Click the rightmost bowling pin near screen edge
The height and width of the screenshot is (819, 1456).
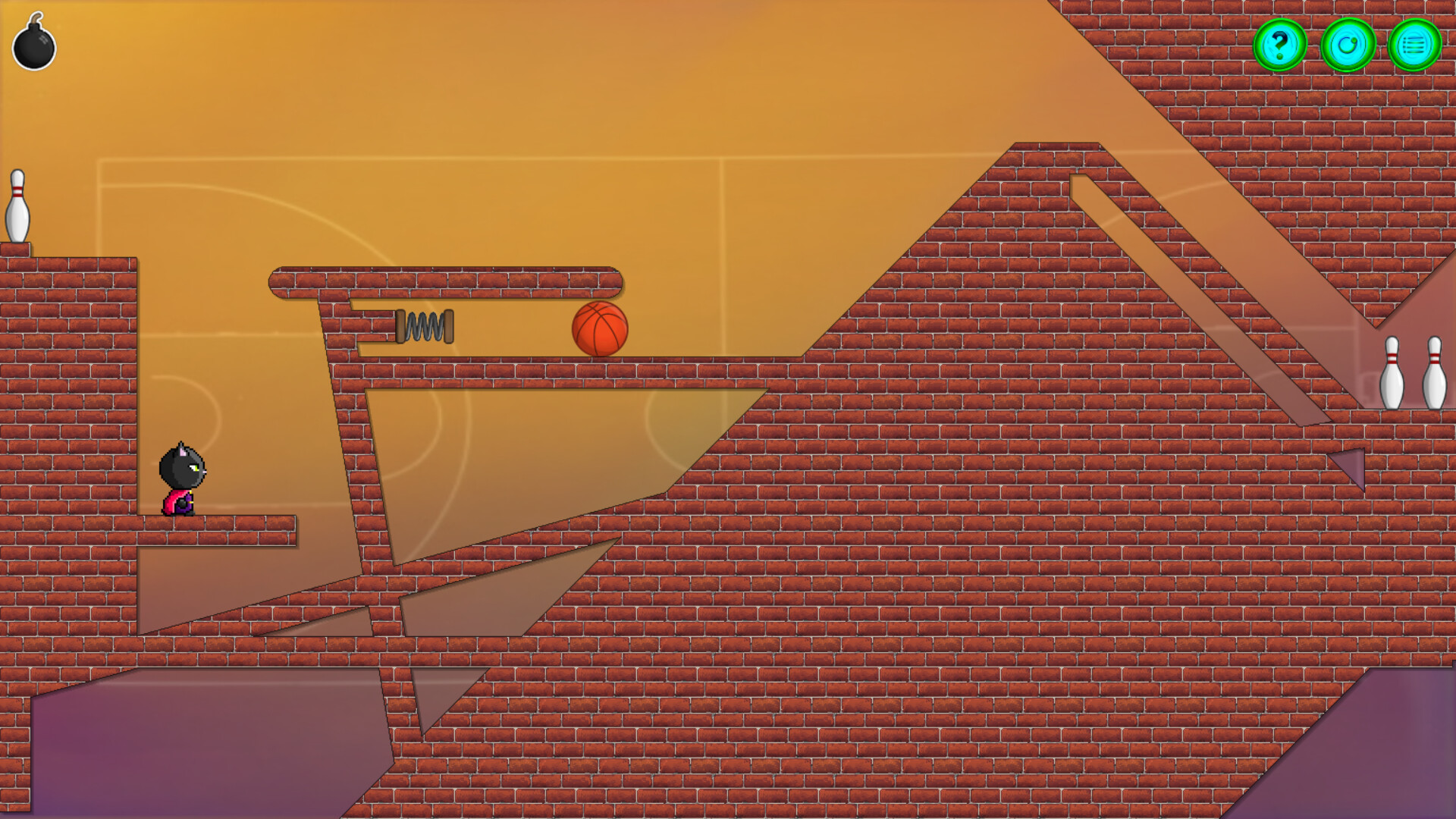[x=1436, y=372]
